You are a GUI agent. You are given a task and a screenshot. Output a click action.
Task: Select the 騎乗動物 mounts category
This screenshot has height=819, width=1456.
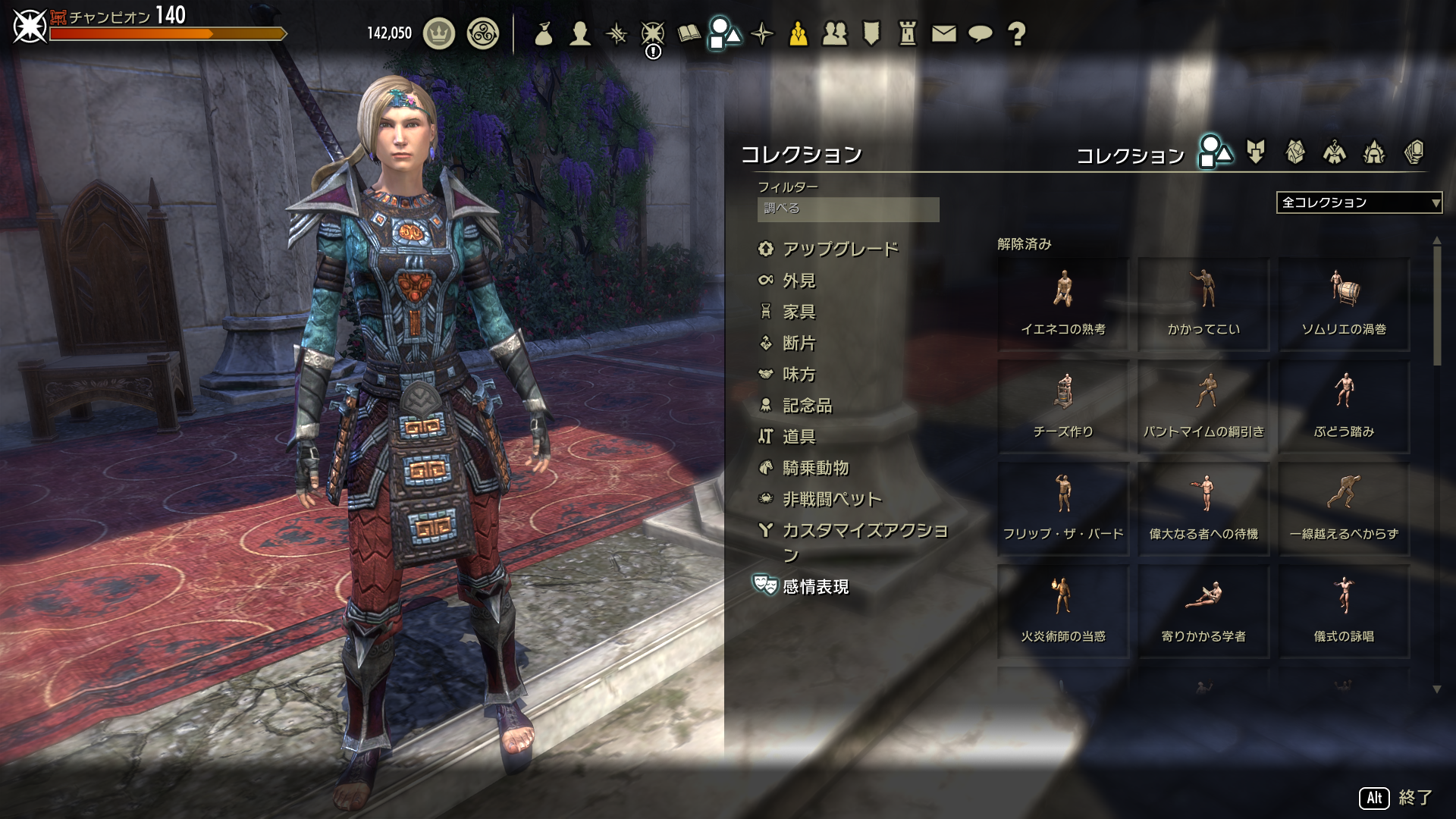point(815,468)
